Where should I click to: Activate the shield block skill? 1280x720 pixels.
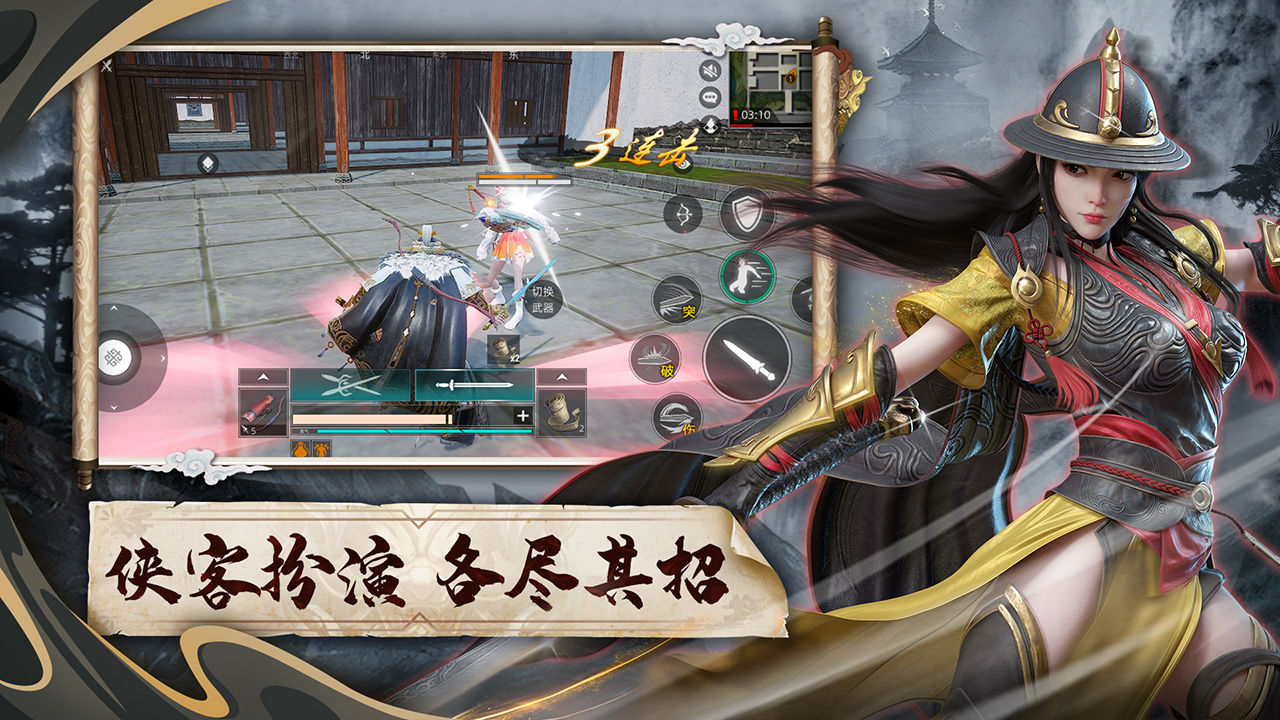coord(747,213)
